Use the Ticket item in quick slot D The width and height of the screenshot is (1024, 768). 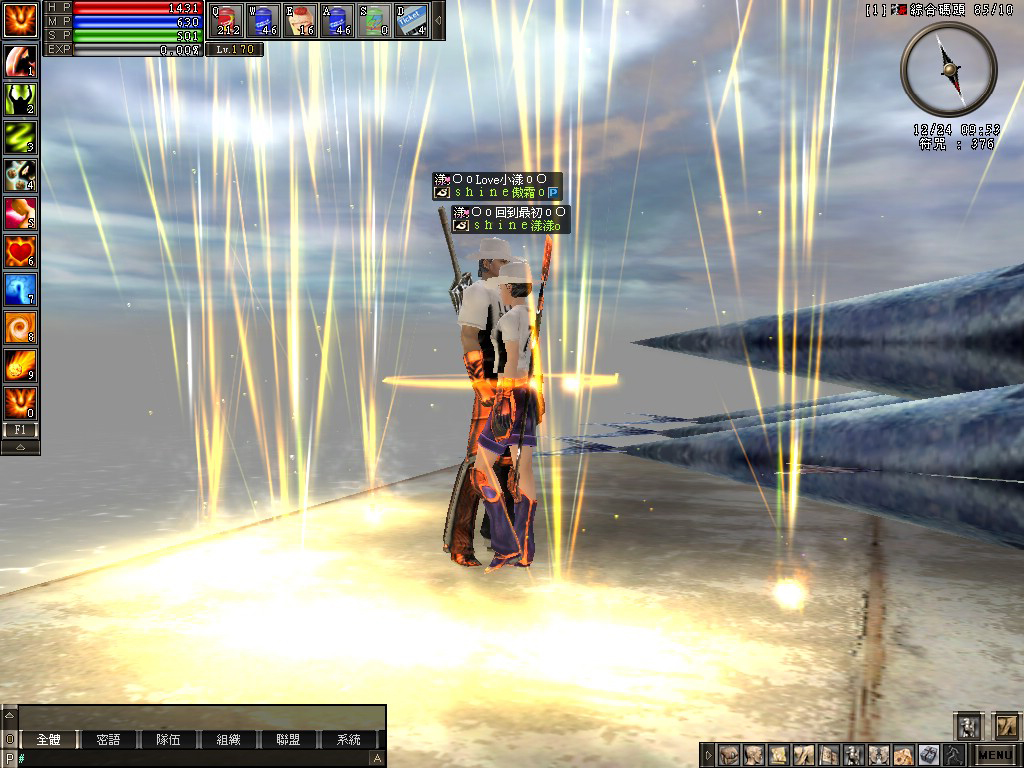[412, 20]
